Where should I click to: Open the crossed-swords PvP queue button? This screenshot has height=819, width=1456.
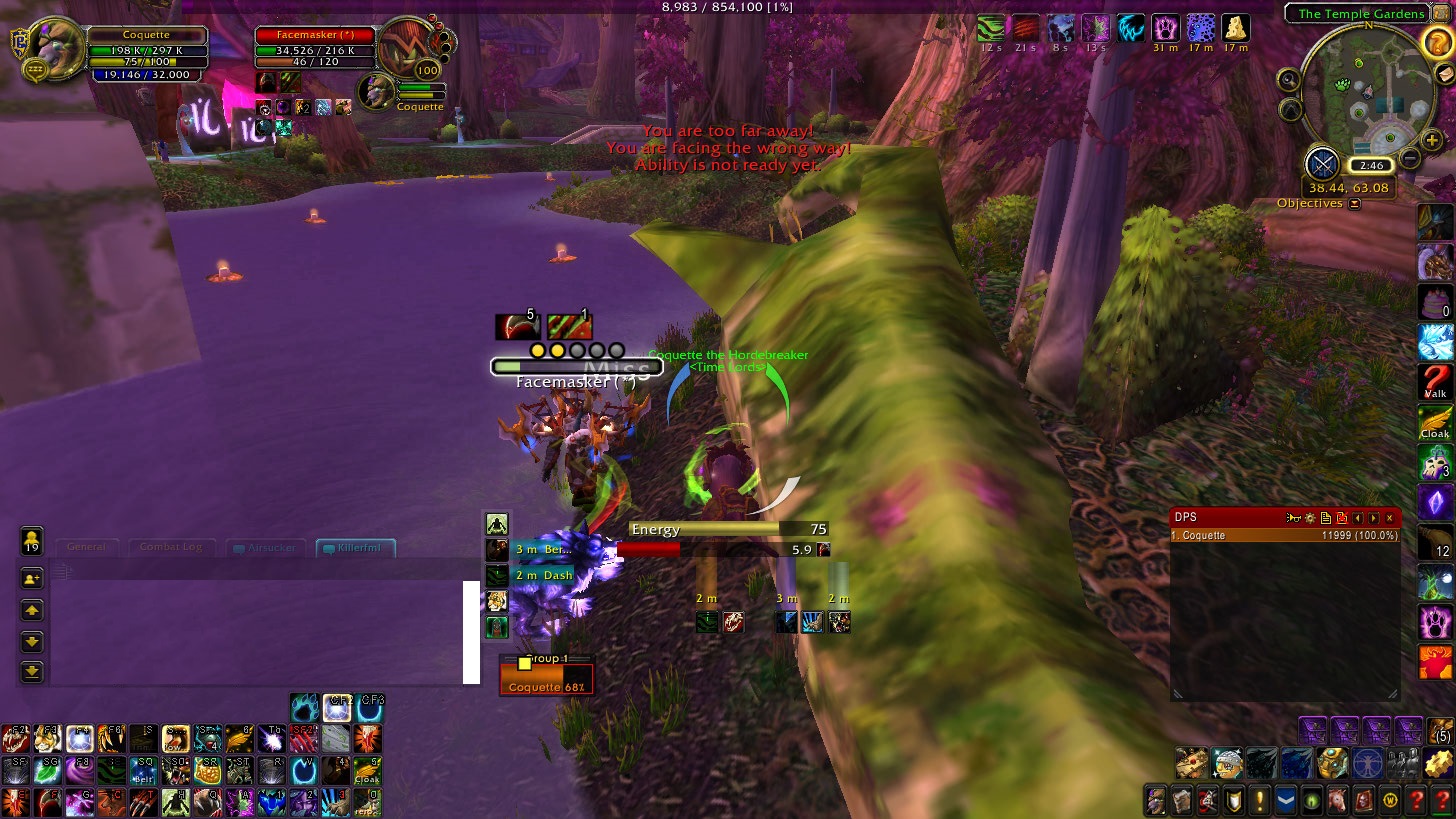(x=1323, y=162)
